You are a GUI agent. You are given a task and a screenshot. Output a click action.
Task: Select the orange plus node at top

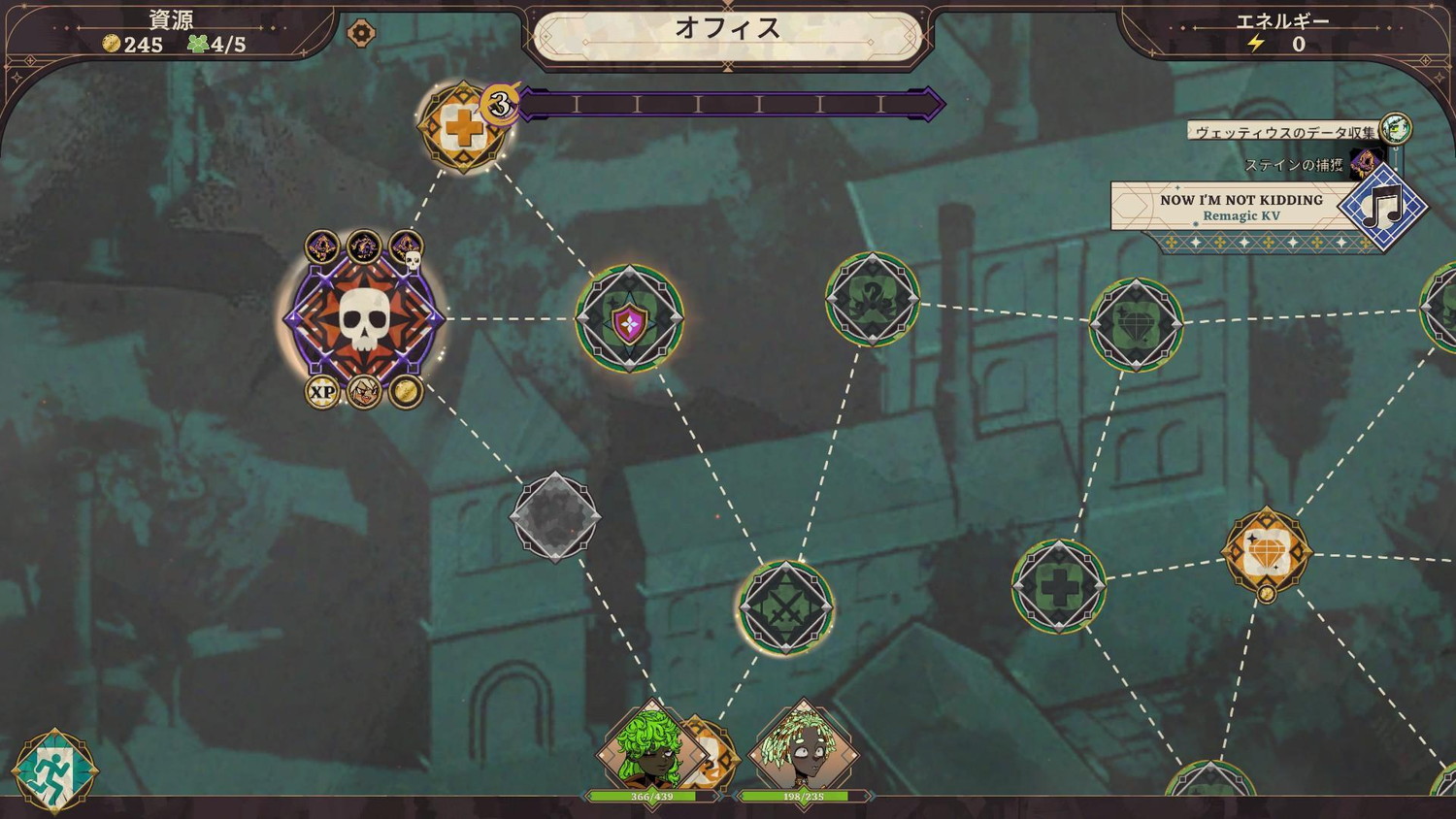[x=464, y=127]
